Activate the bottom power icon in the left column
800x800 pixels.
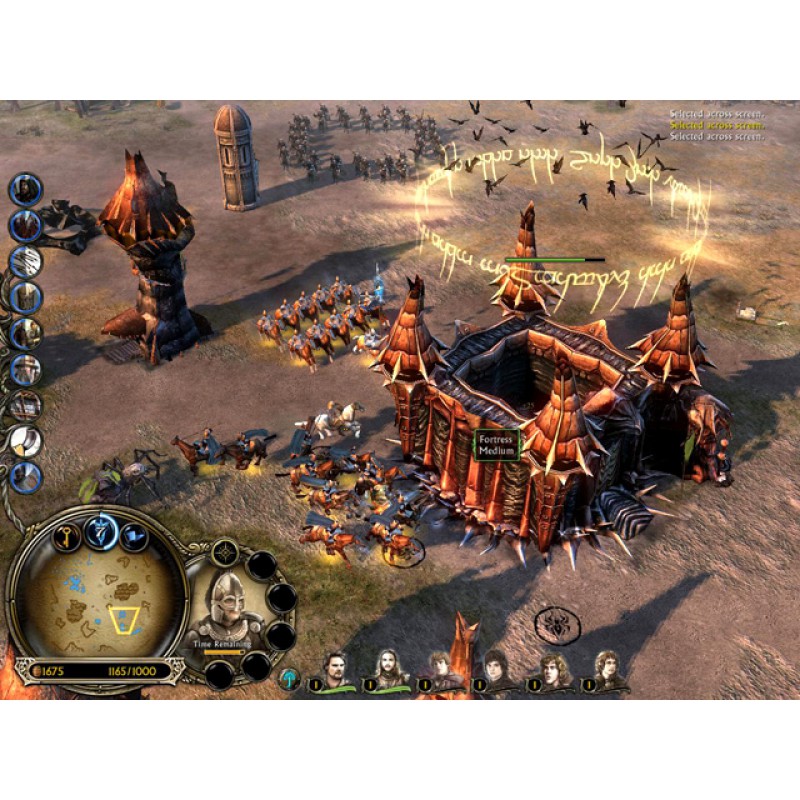pyautogui.click(x=26, y=476)
